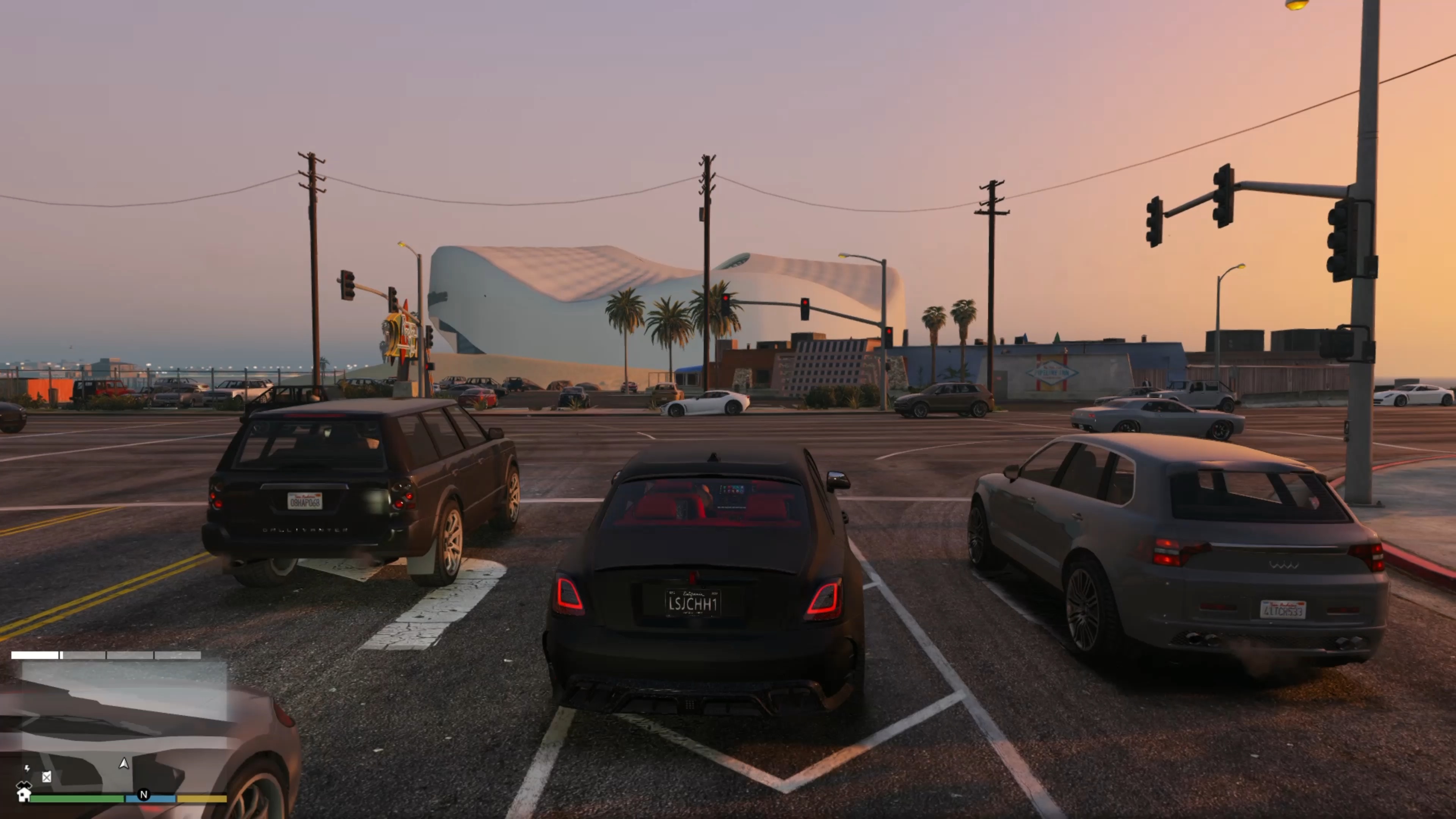Select the crossed-box blip on the minimap
Screen dimensions: 1456x819
click(47, 777)
